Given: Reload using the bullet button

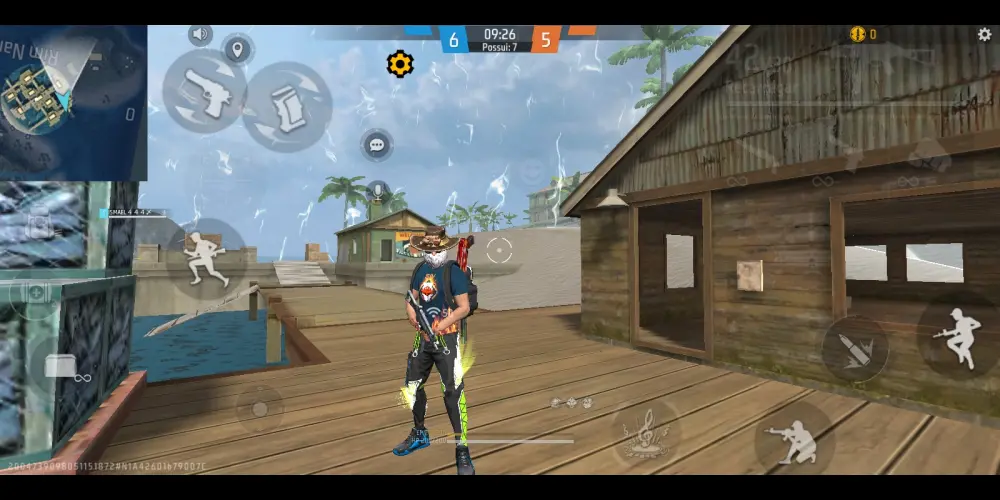Looking at the screenshot, I should pyautogui.click(x=855, y=349).
